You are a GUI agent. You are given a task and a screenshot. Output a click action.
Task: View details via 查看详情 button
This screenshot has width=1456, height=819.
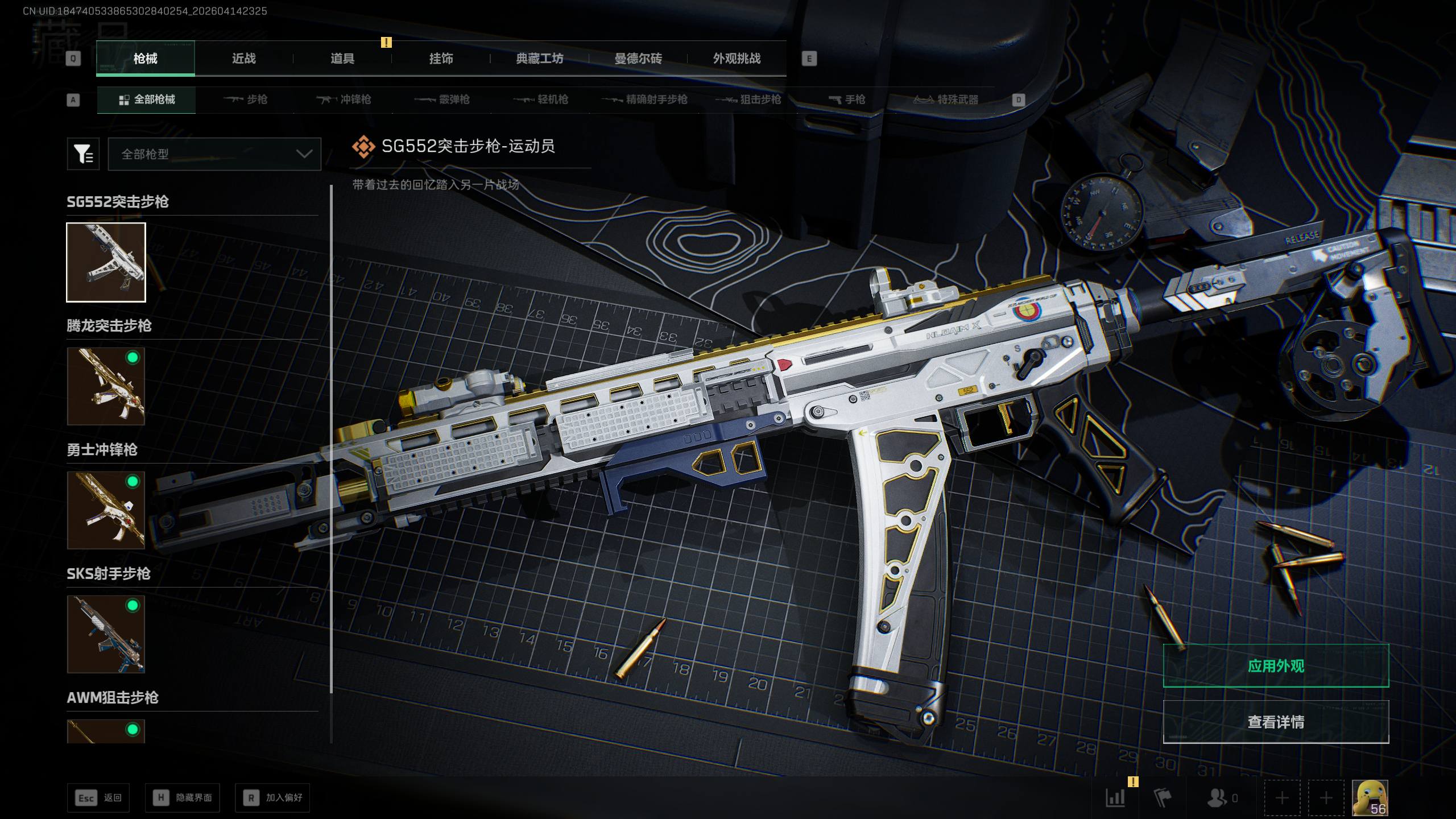(1276, 722)
